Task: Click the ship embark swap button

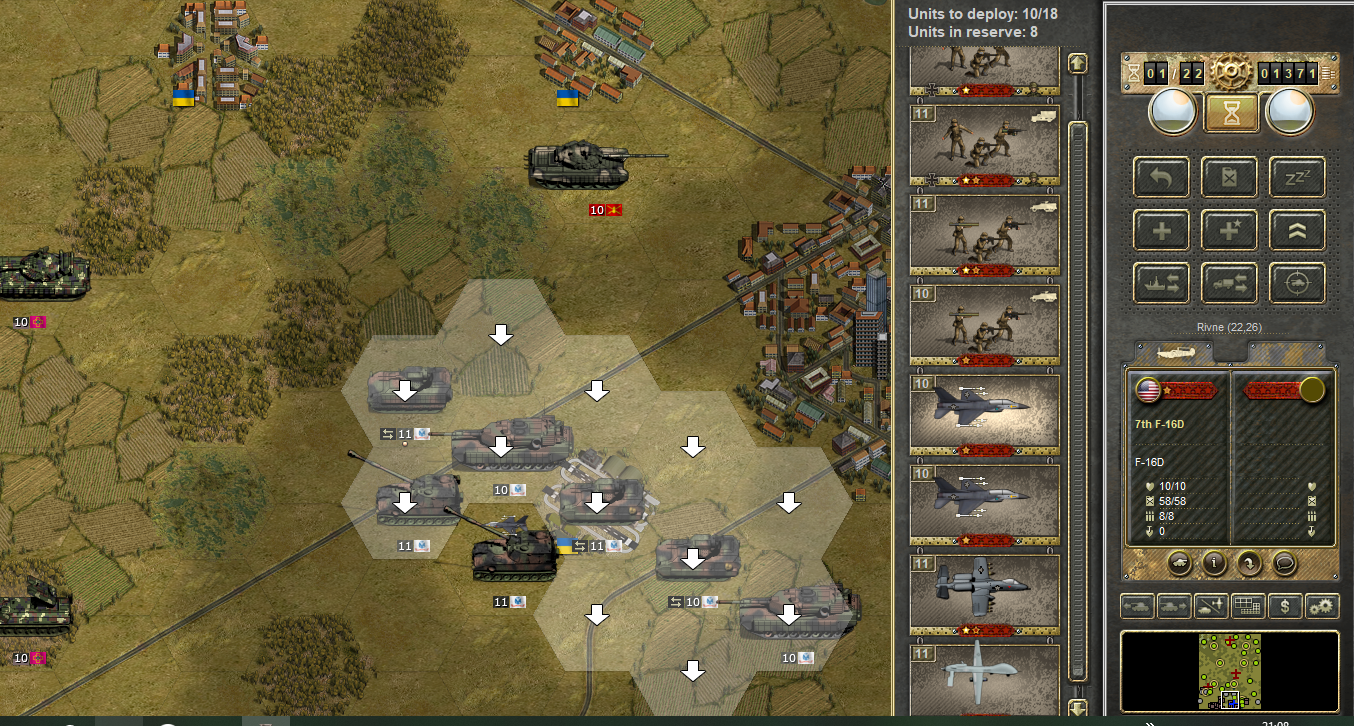Action: point(1160,283)
